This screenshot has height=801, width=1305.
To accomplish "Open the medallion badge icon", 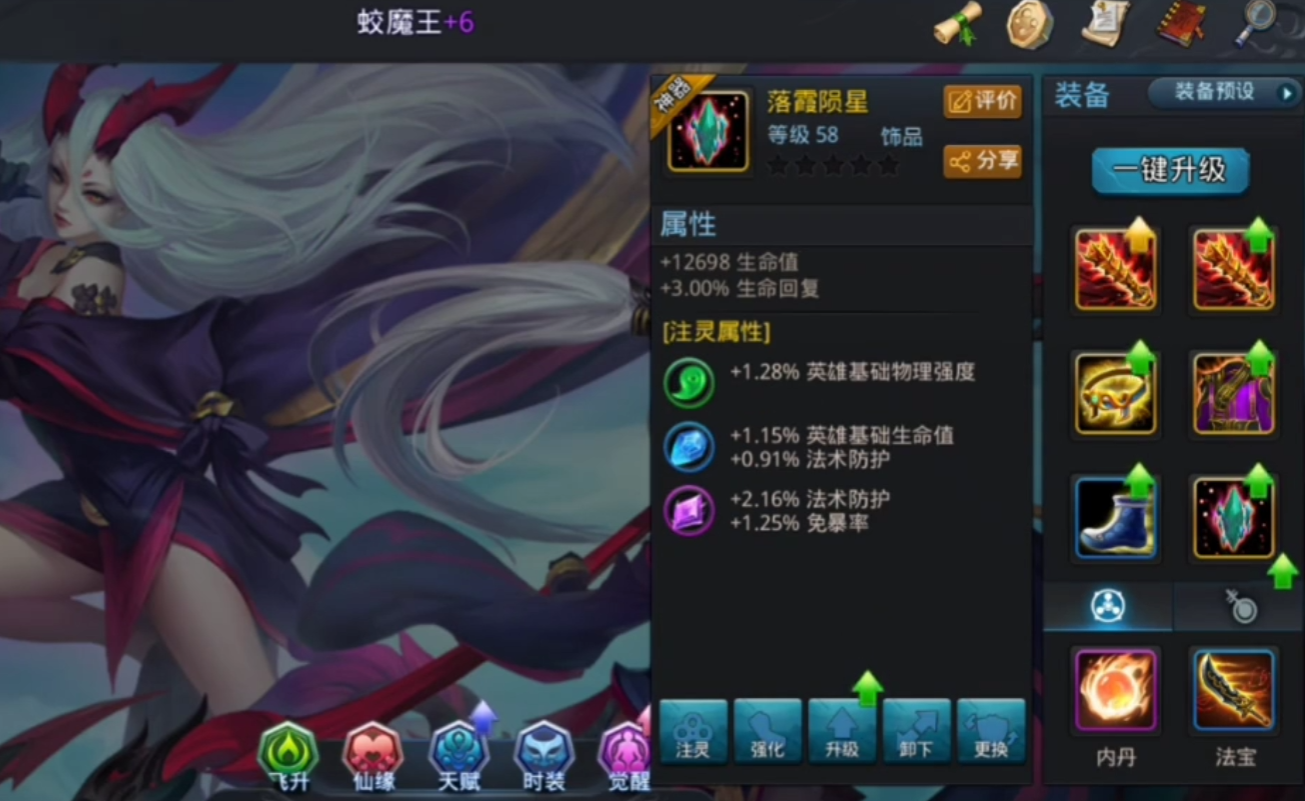I will [1030, 24].
